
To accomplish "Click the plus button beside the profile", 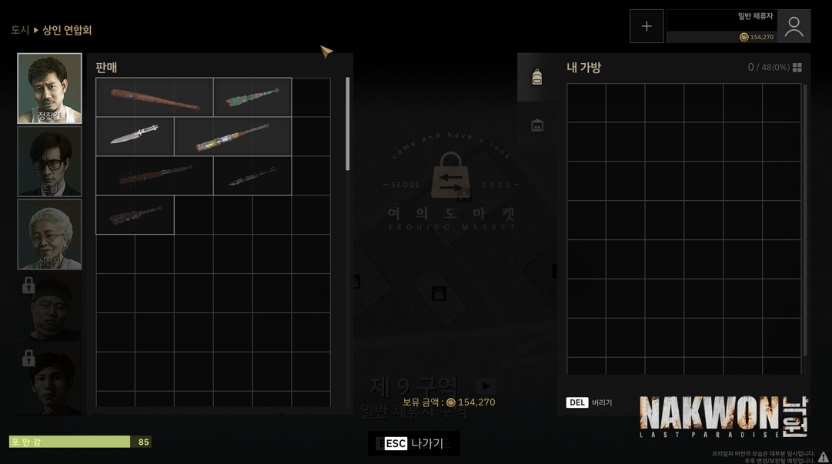I will pos(646,26).
